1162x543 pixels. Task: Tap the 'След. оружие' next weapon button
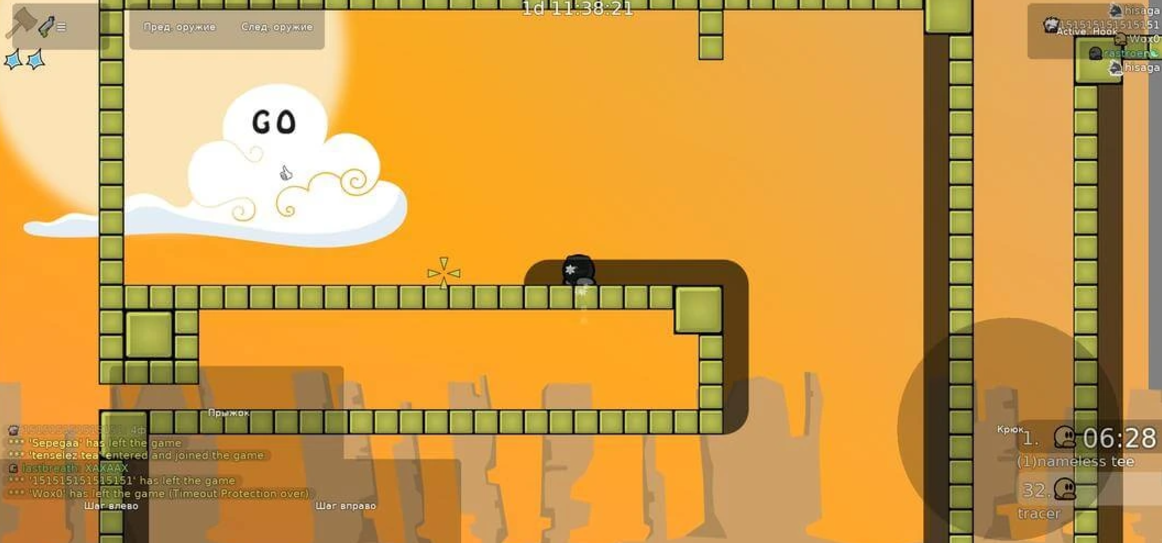276,27
